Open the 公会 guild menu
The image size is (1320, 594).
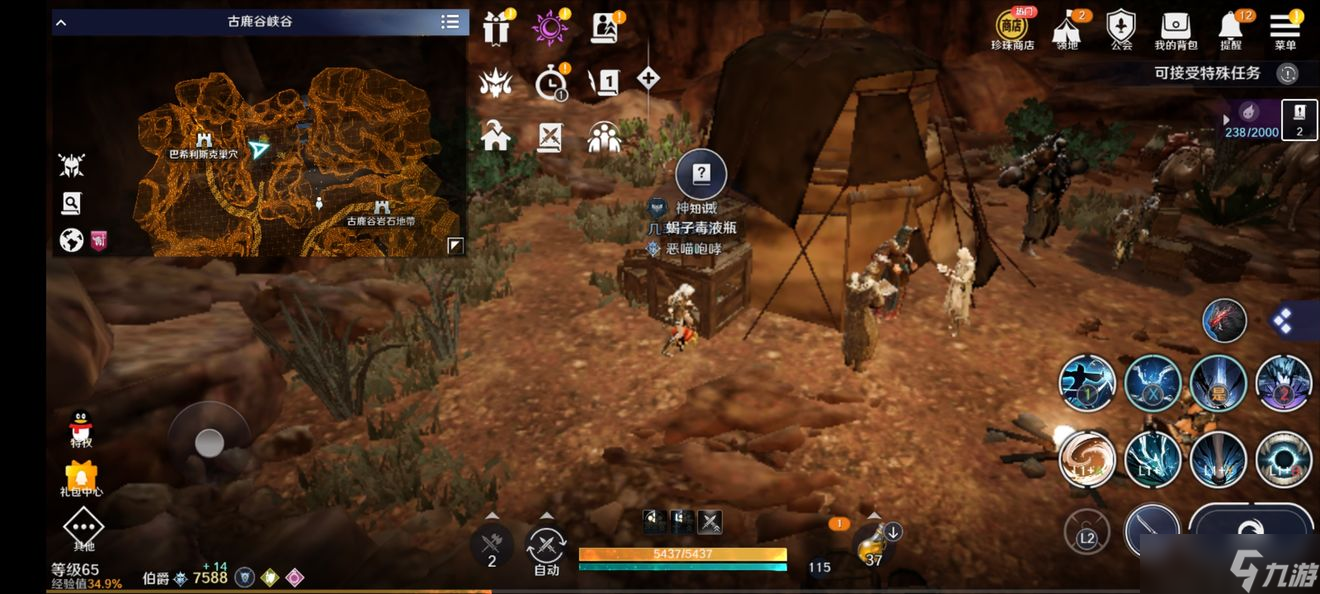[x=1121, y=28]
